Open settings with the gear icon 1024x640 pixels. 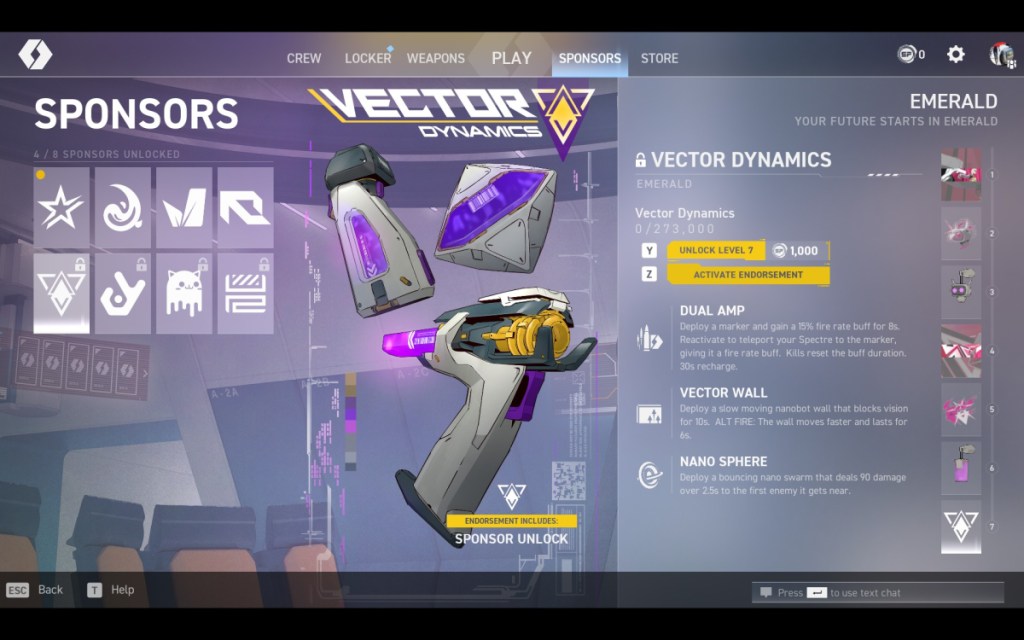[956, 55]
